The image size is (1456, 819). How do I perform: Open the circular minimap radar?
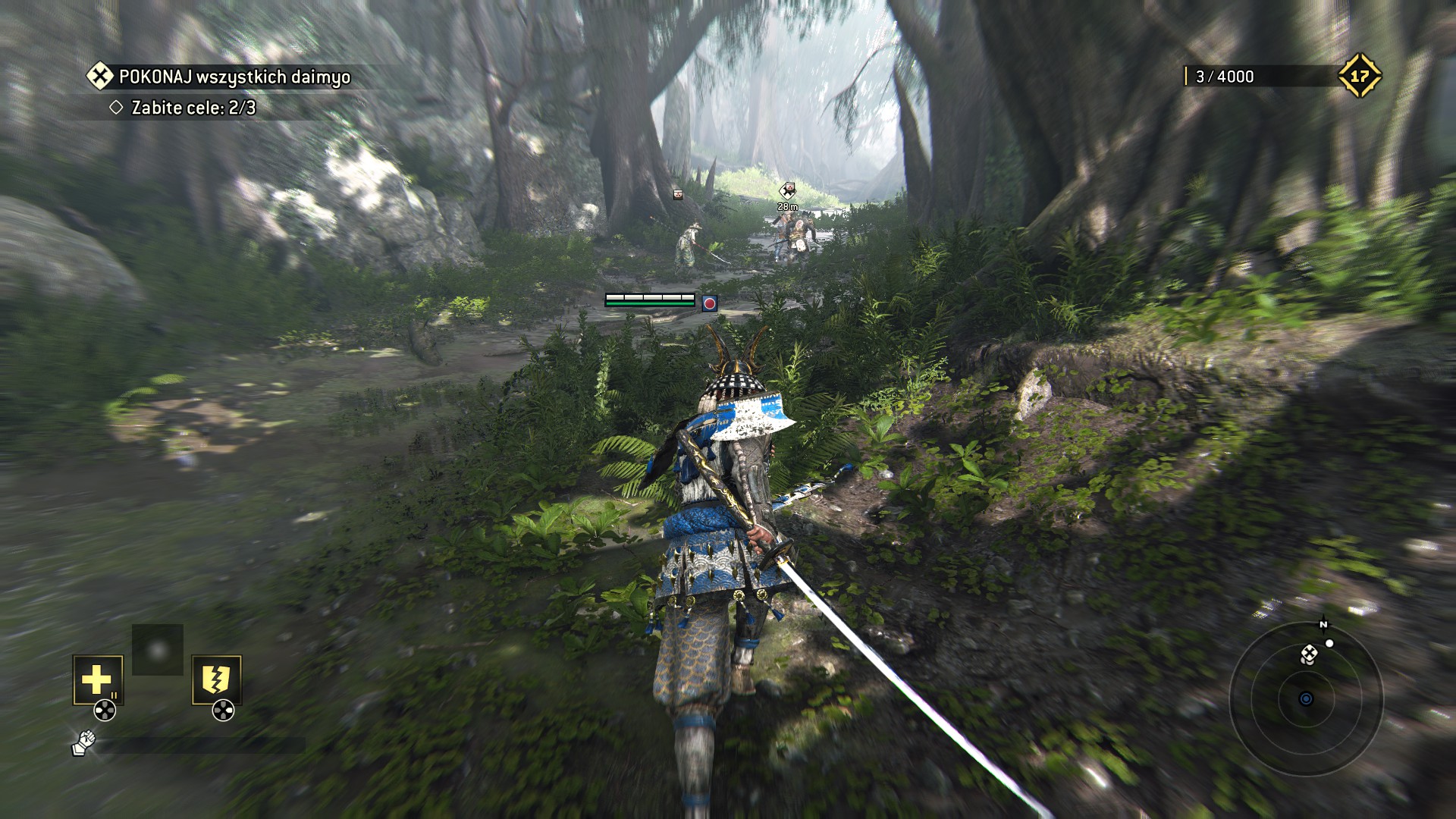click(1306, 698)
